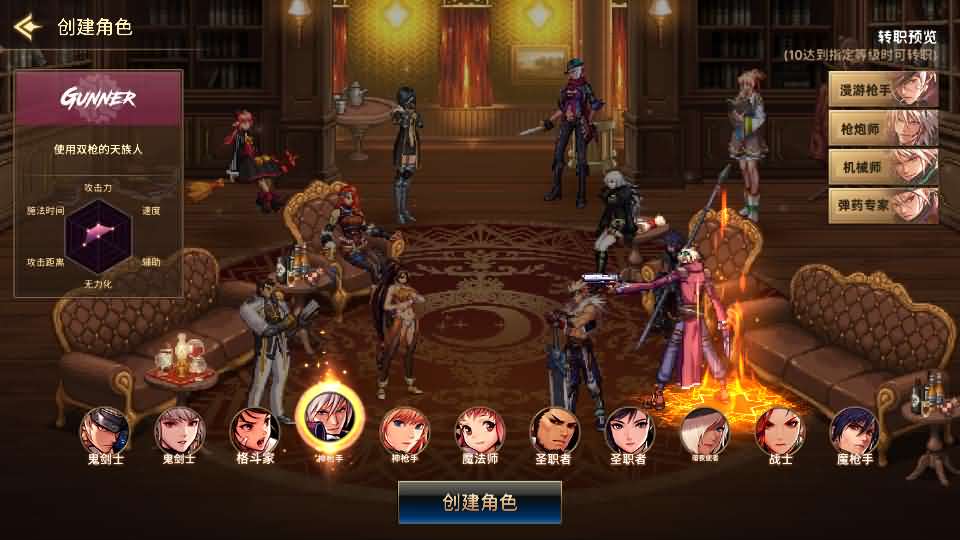The width and height of the screenshot is (960, 540).
Task: Preview the 枪炮师 job advancement
Action: click(883, 129)
